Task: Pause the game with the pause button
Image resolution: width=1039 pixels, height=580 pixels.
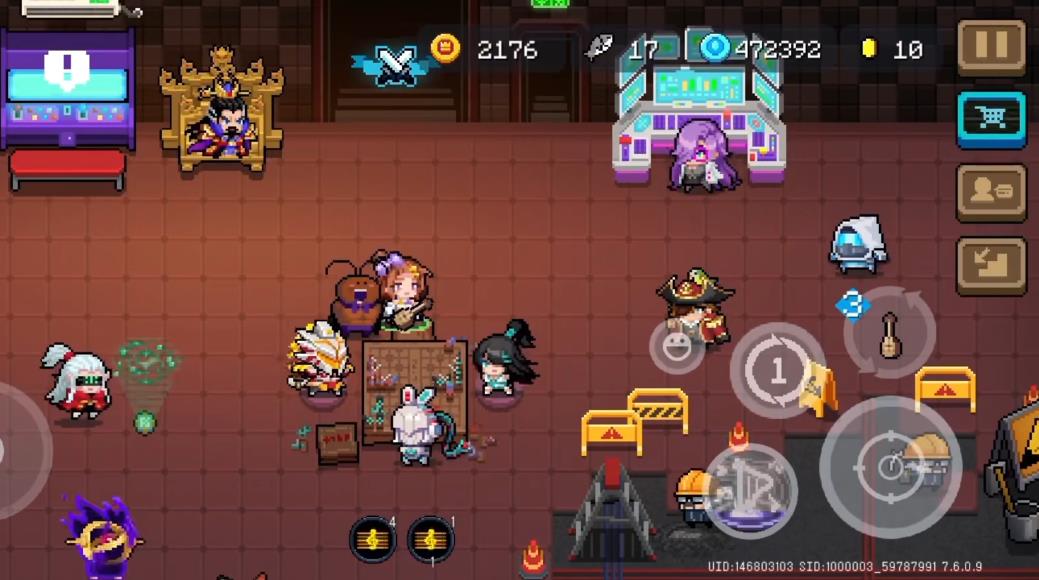Action: [991, 47]
